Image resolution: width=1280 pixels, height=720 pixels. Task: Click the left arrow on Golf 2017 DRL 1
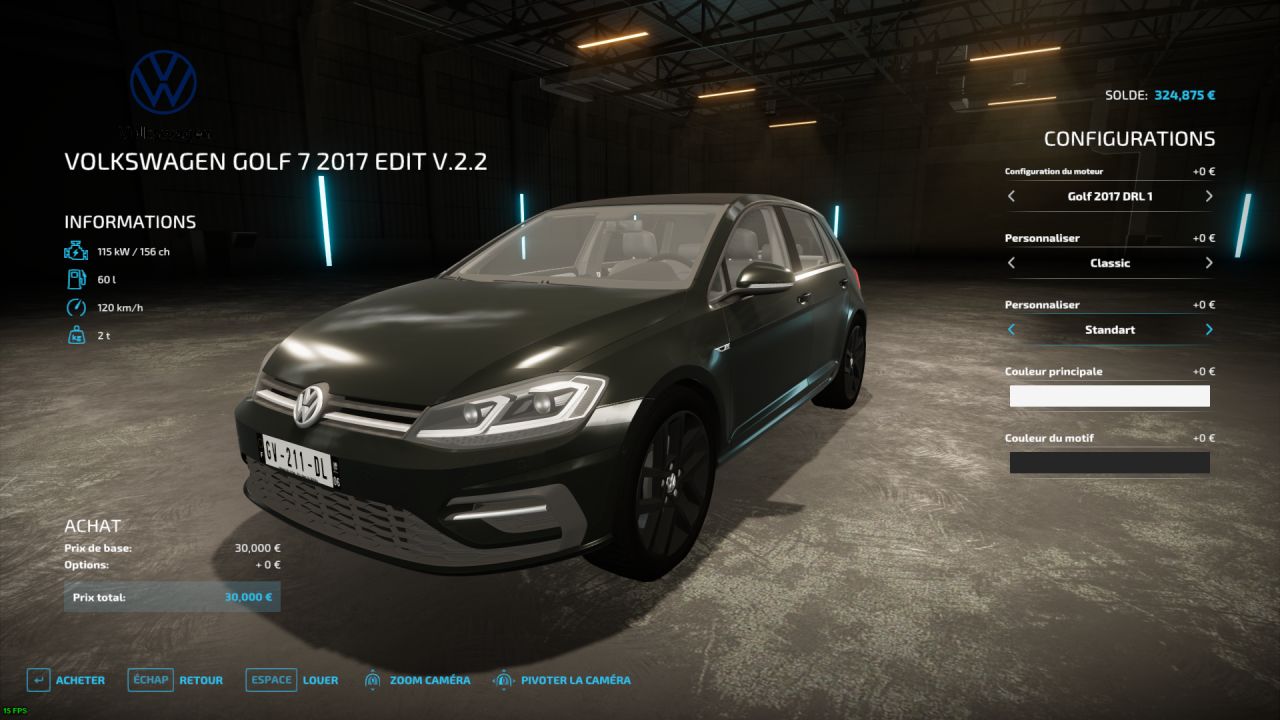coord(1011,196)
